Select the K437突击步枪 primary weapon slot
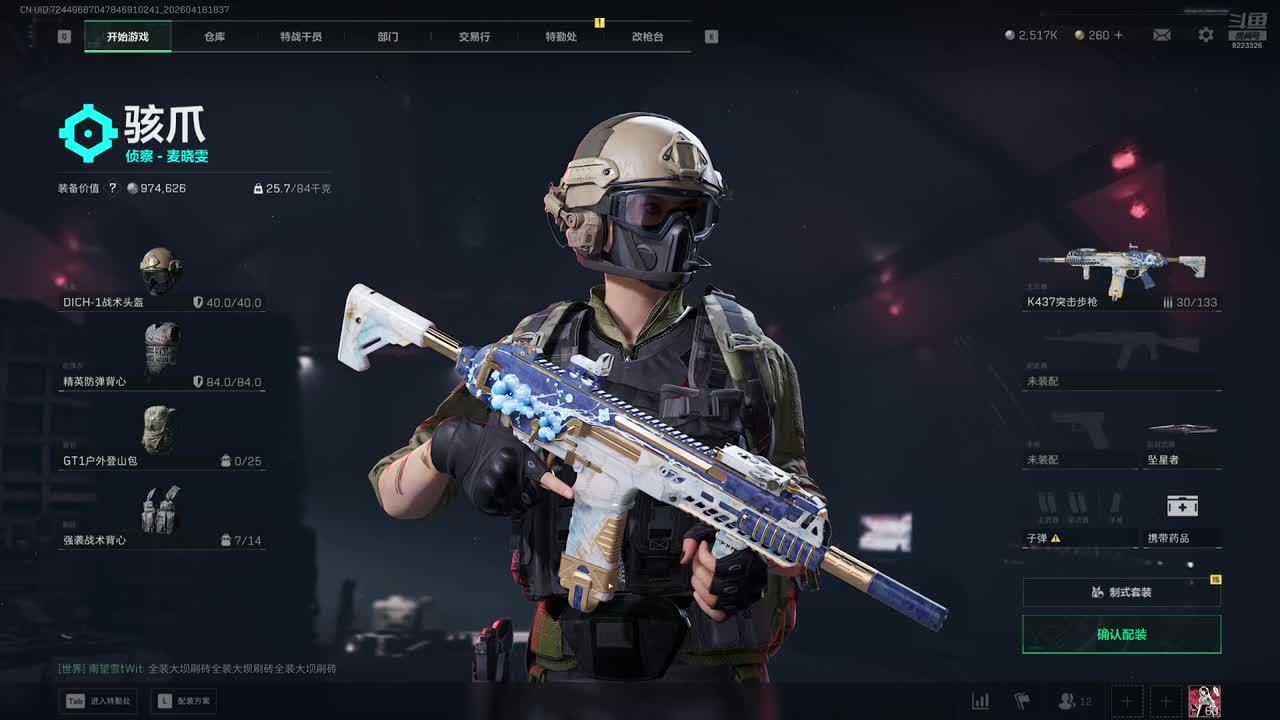The width and height of the screenshot is (1280, 720). [1121, 275]
